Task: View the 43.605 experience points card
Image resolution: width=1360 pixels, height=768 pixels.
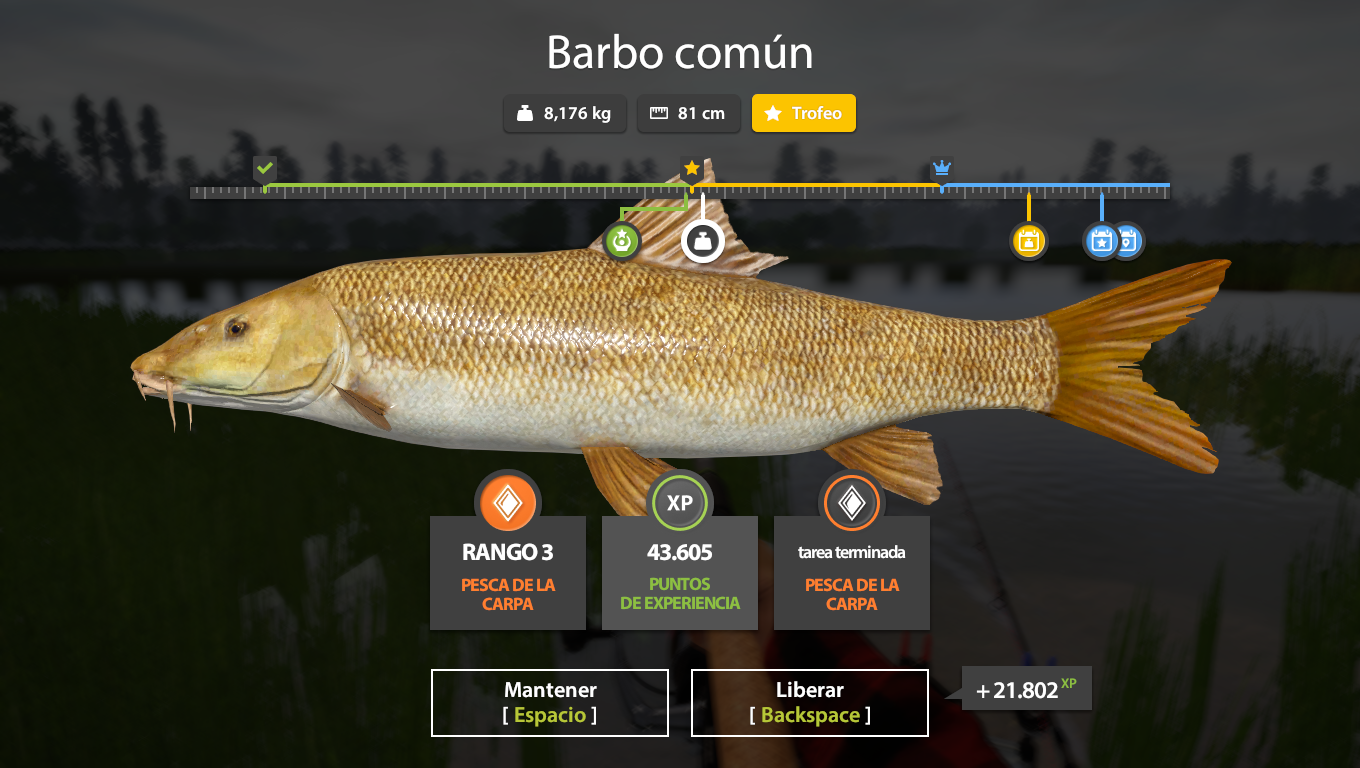Action: coord(680,572)
